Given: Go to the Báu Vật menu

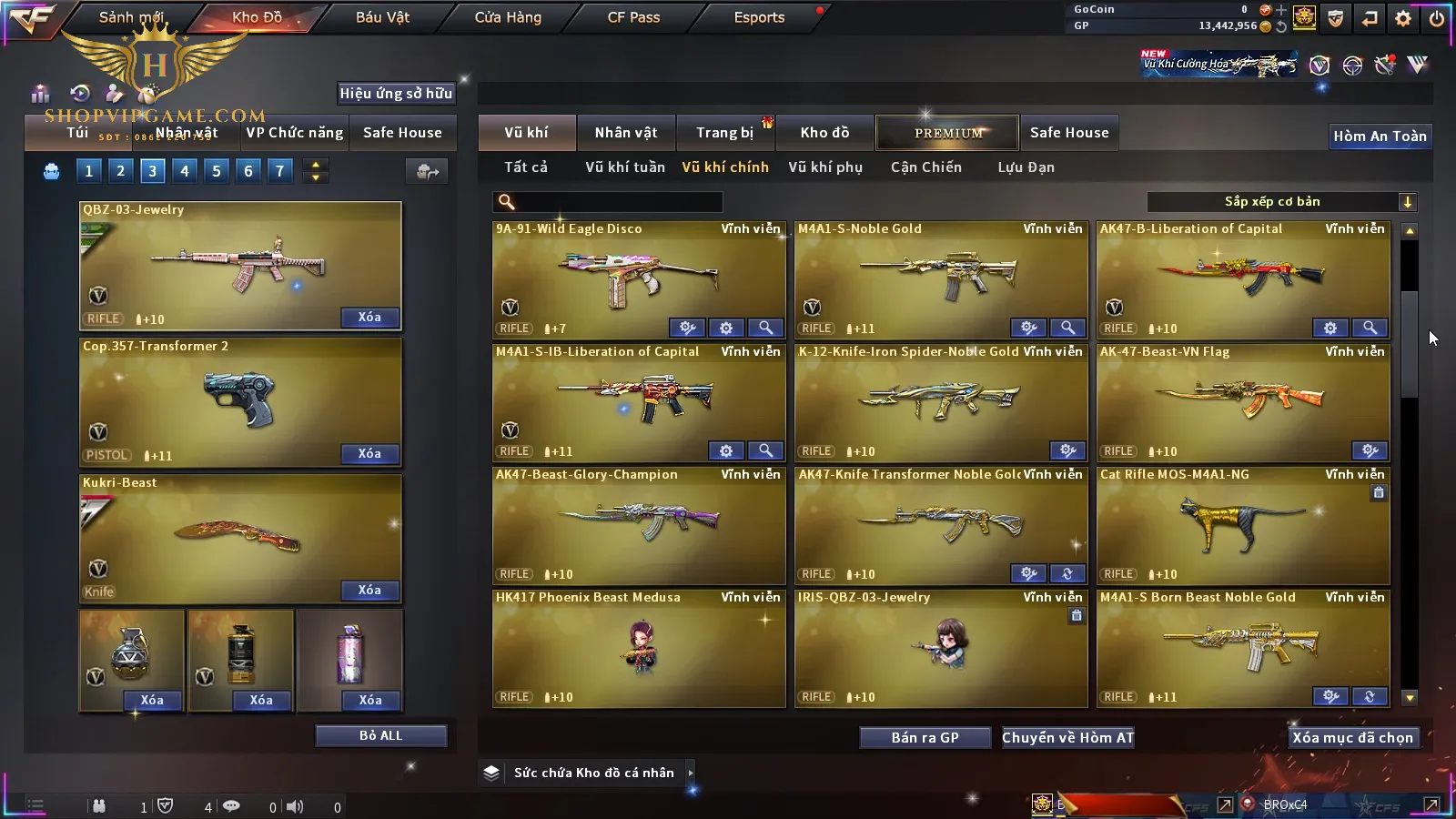Looking at the screenshot, I should (382, 17).
